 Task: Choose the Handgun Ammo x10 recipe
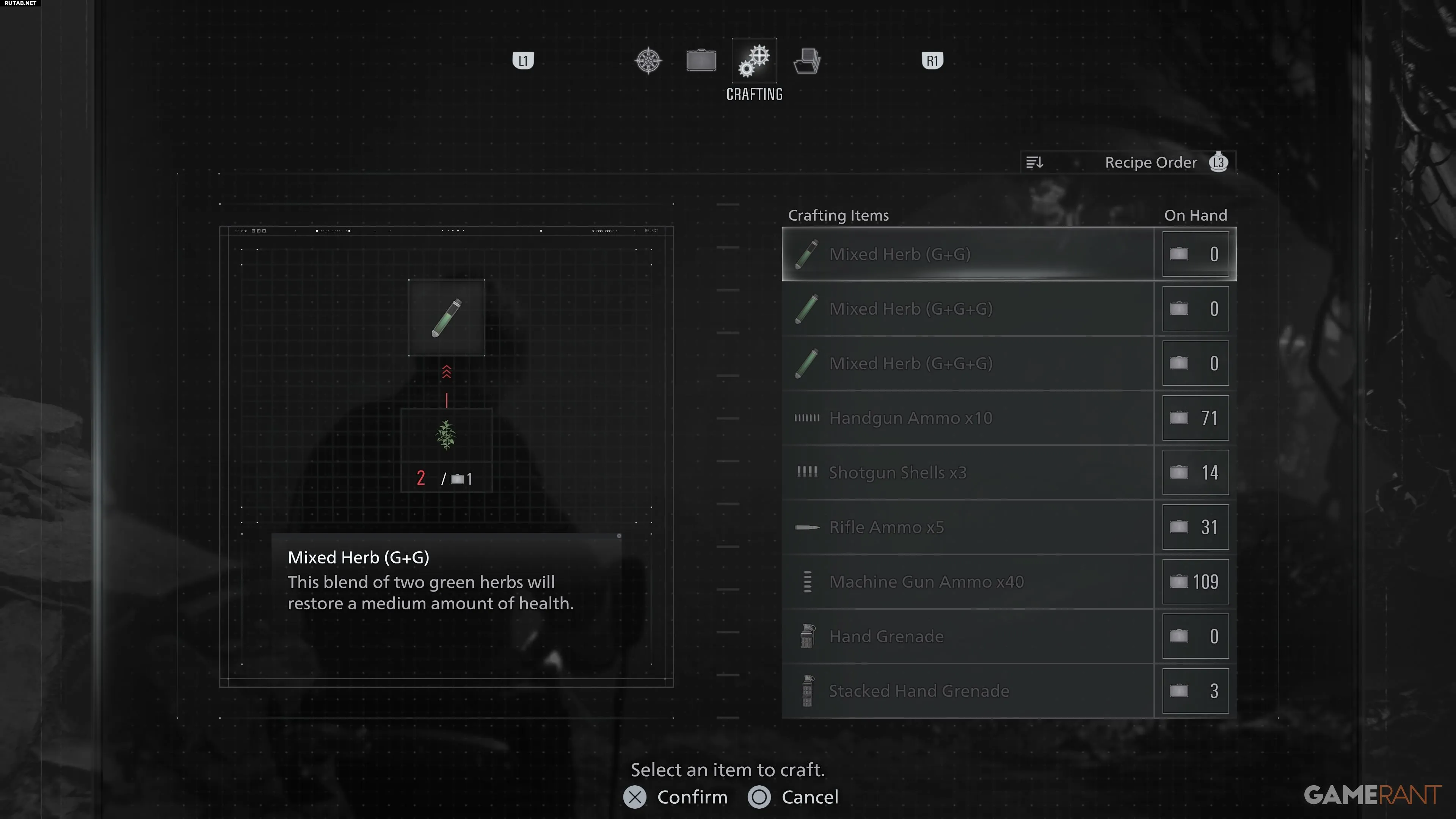pyautogui.click(x=968, y=418)
